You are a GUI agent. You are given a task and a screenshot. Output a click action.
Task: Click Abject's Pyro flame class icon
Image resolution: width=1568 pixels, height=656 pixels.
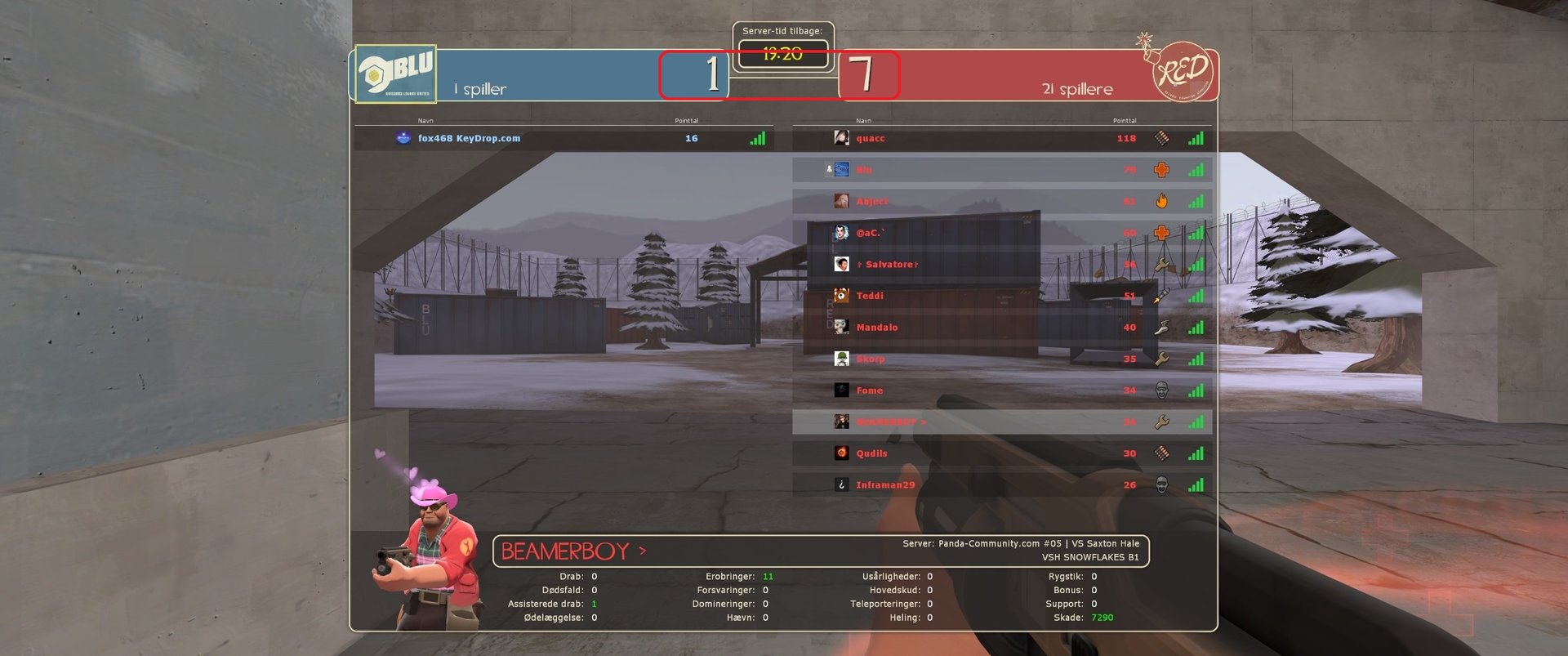tap(1160, 201)
